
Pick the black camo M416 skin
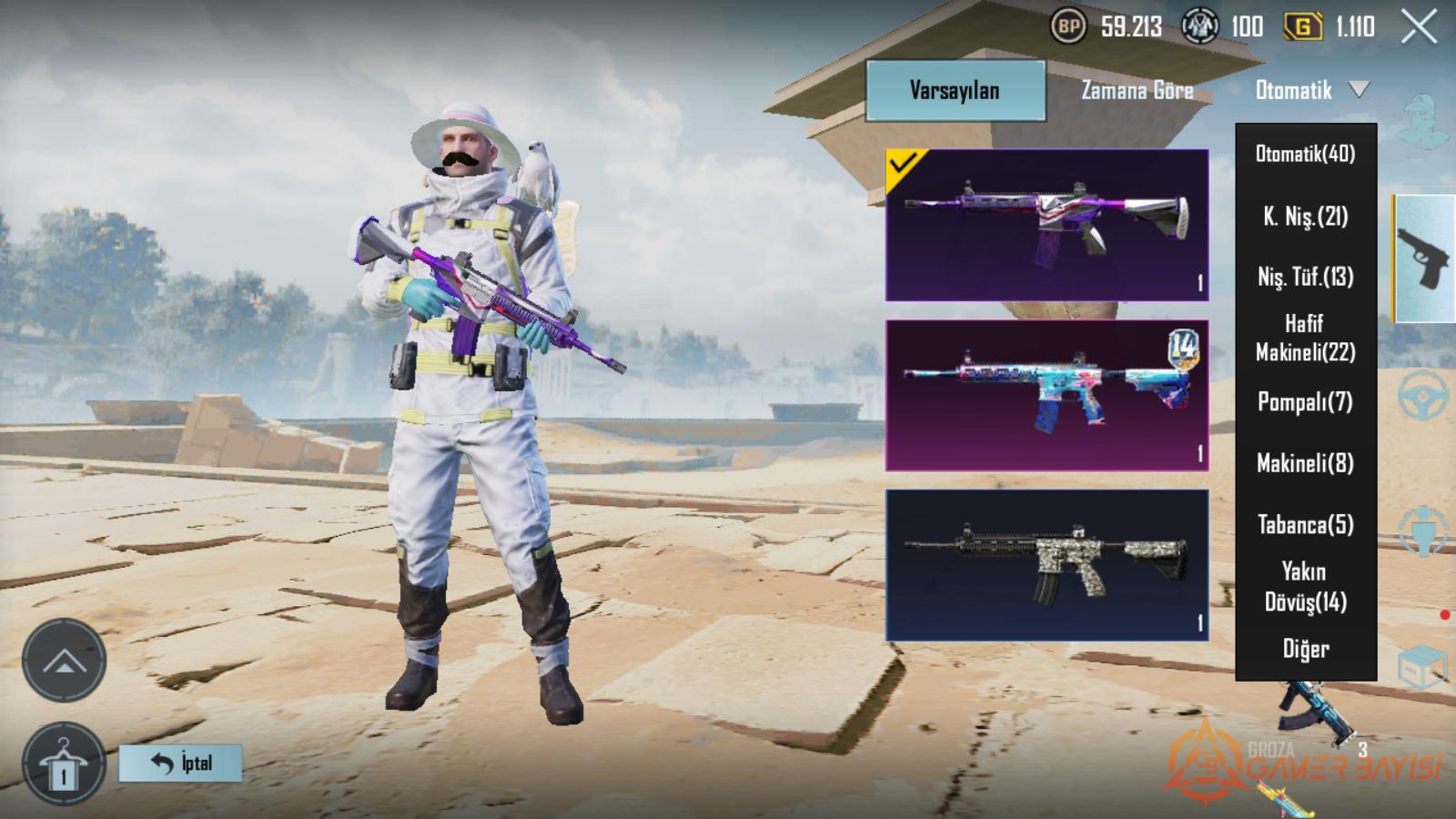point(1046,565)
